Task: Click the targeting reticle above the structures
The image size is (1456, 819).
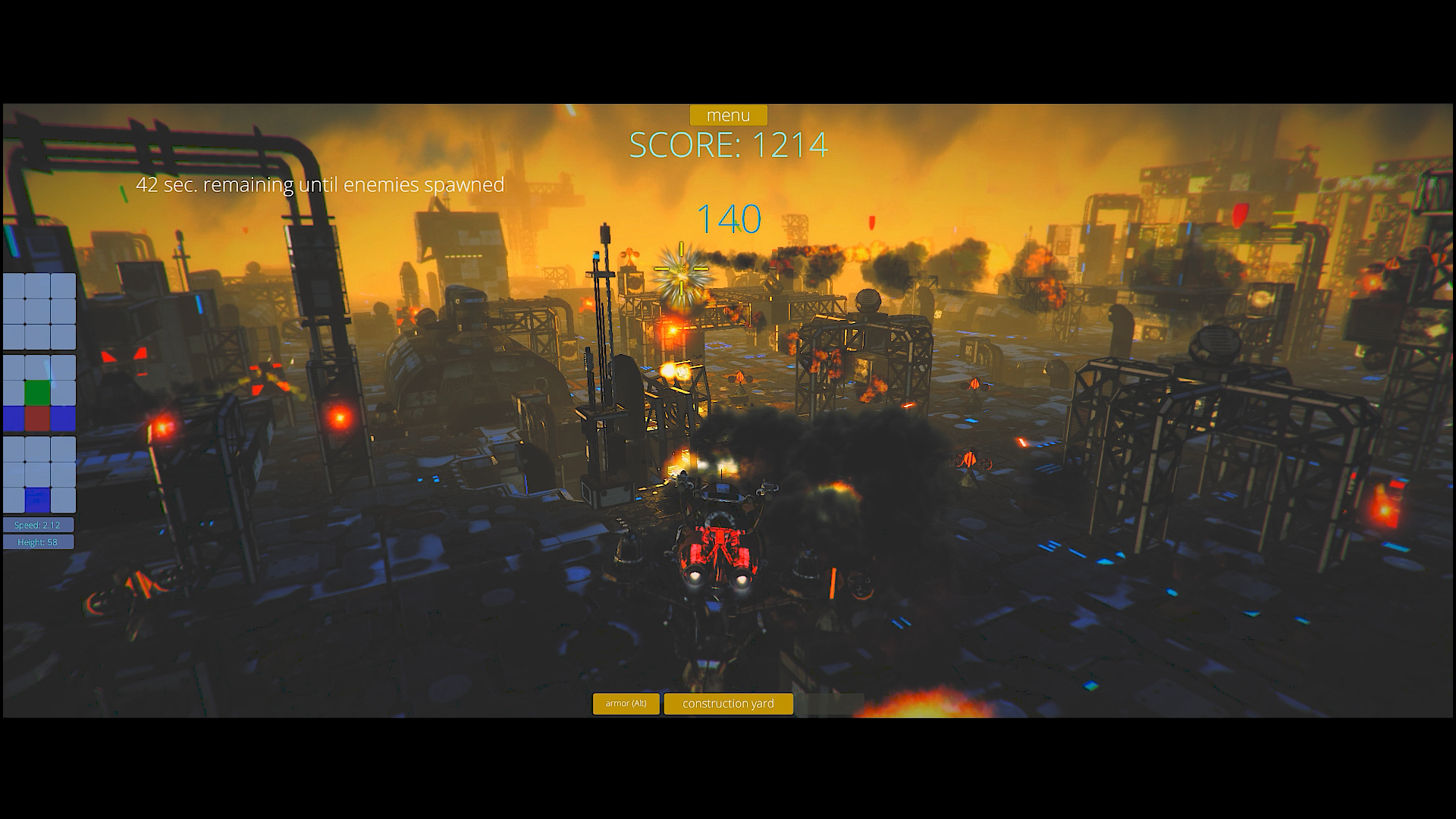Action: click(681, 267)
